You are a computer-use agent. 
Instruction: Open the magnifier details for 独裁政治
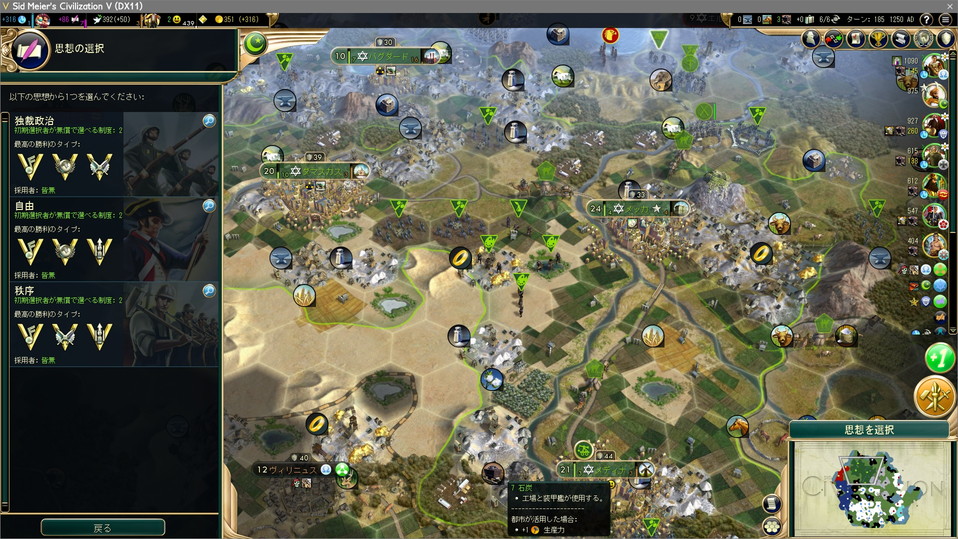[209, 121]
